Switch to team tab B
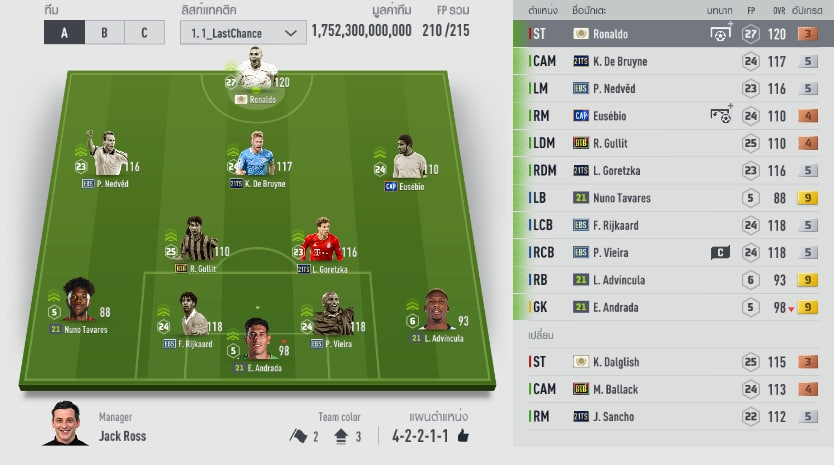Viewport: 834px width, 465px height. 104,32
